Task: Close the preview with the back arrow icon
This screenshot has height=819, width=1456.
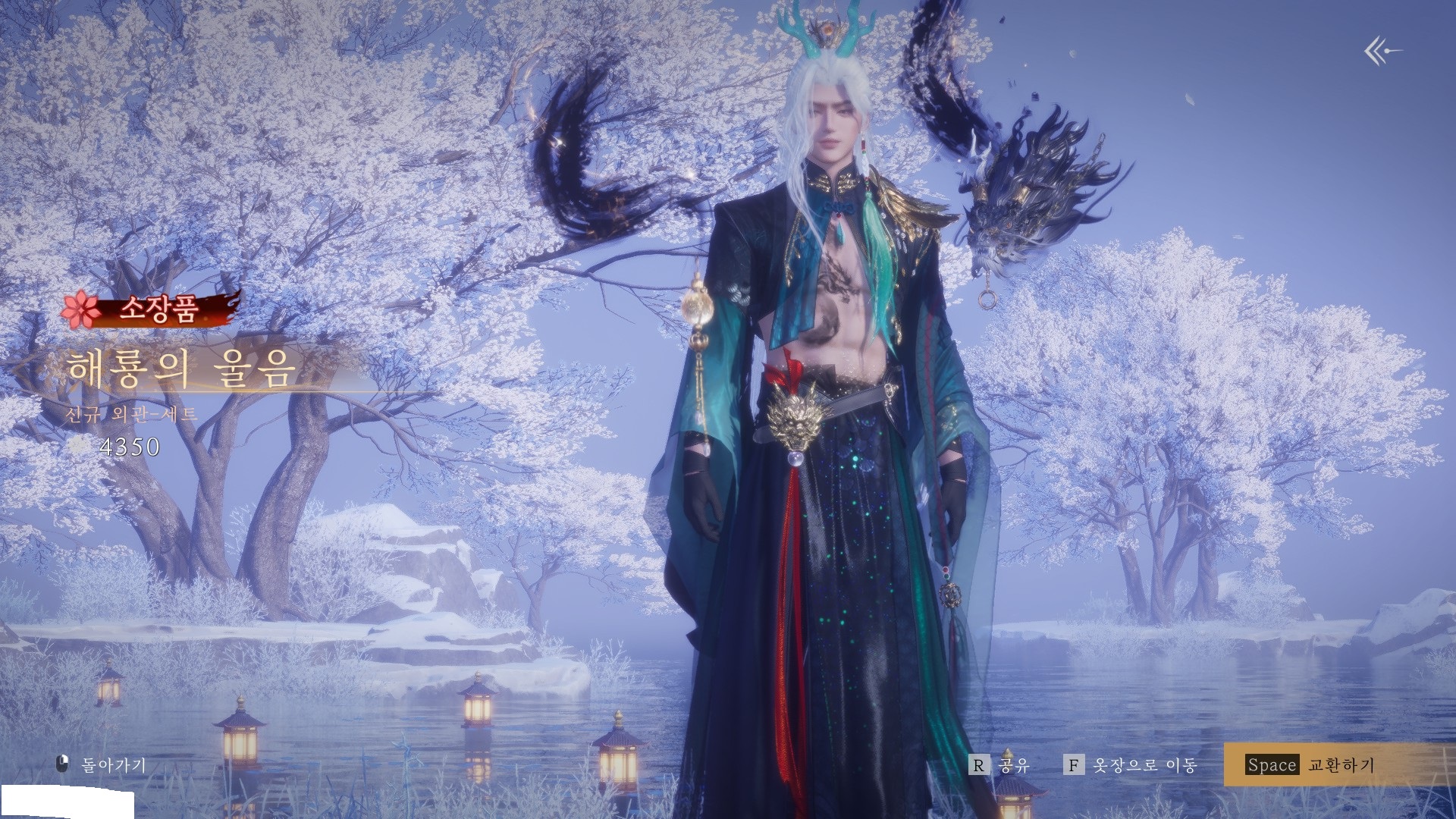Action: click(1382, 52)
